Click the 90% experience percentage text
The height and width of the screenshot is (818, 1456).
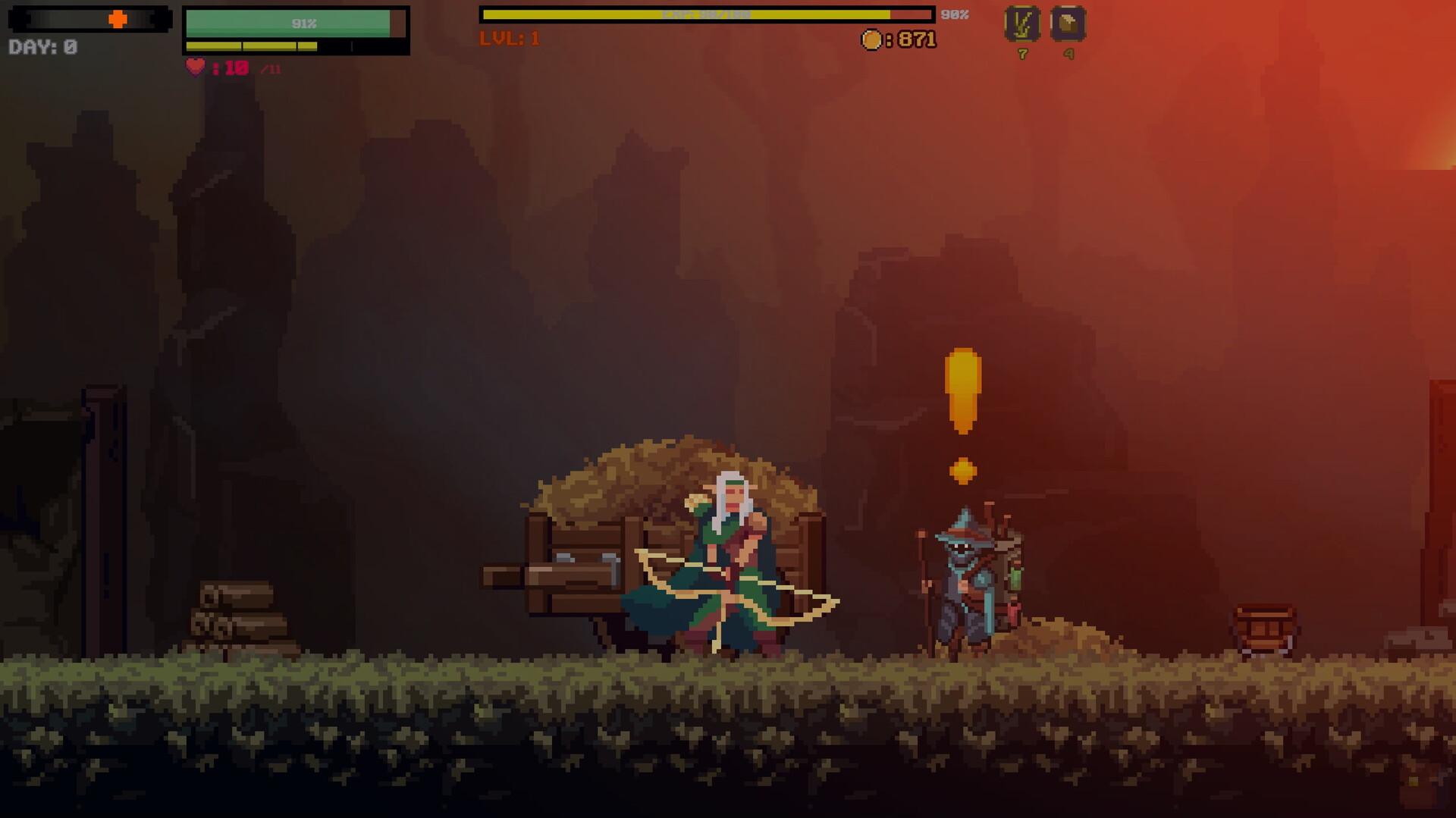point(954,13)
